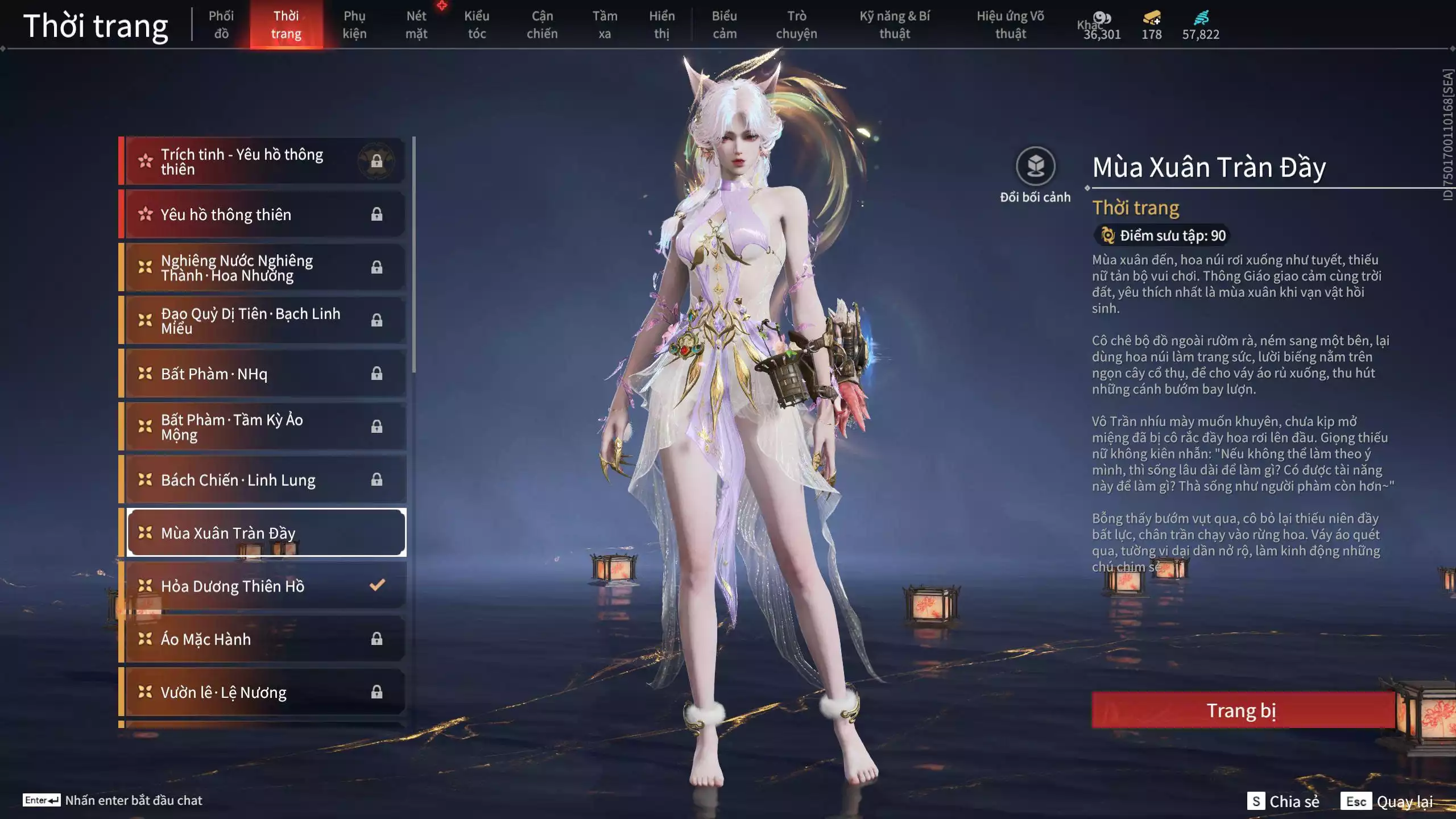Click the coin icon showing 36,301
Image resolution: width=1456 pixels, height=819 pixels.
tap(1102, 18)
